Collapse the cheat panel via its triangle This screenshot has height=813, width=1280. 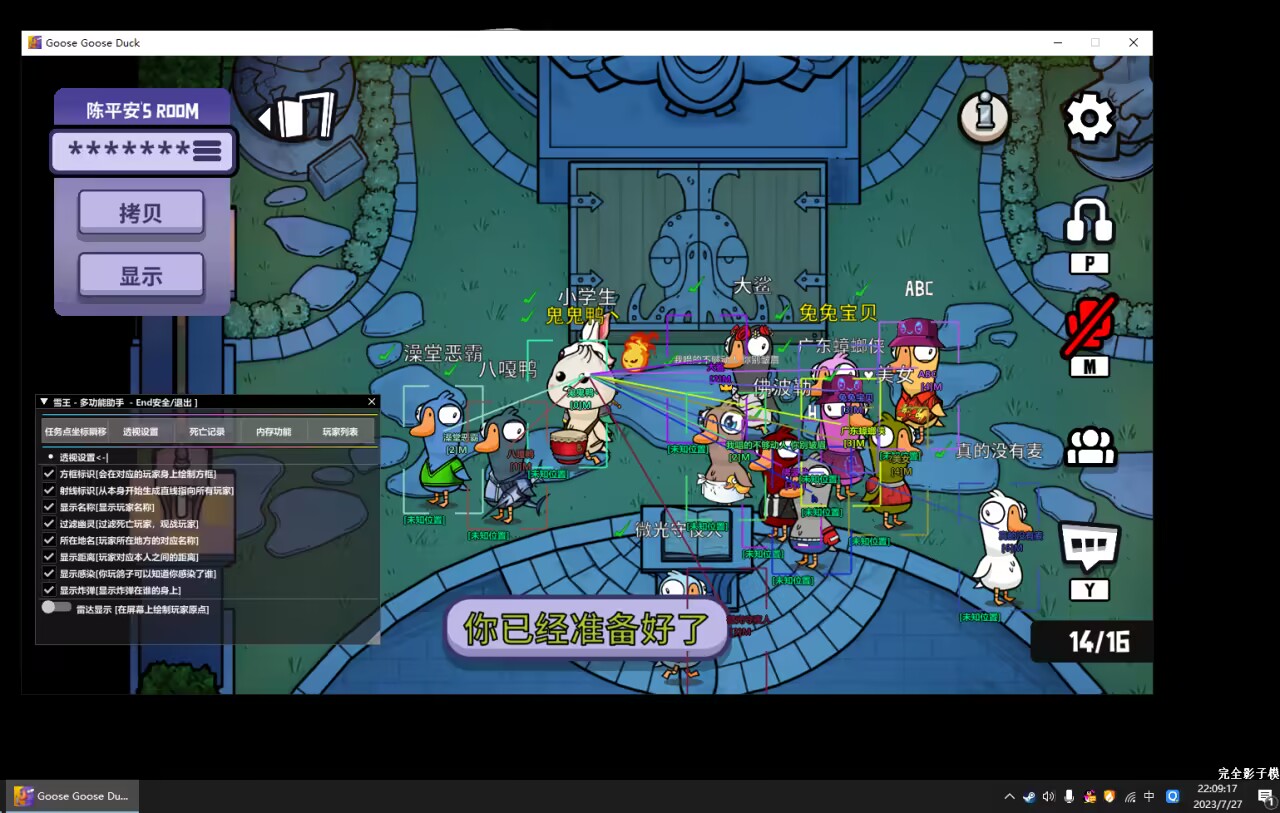coord(43,400)
